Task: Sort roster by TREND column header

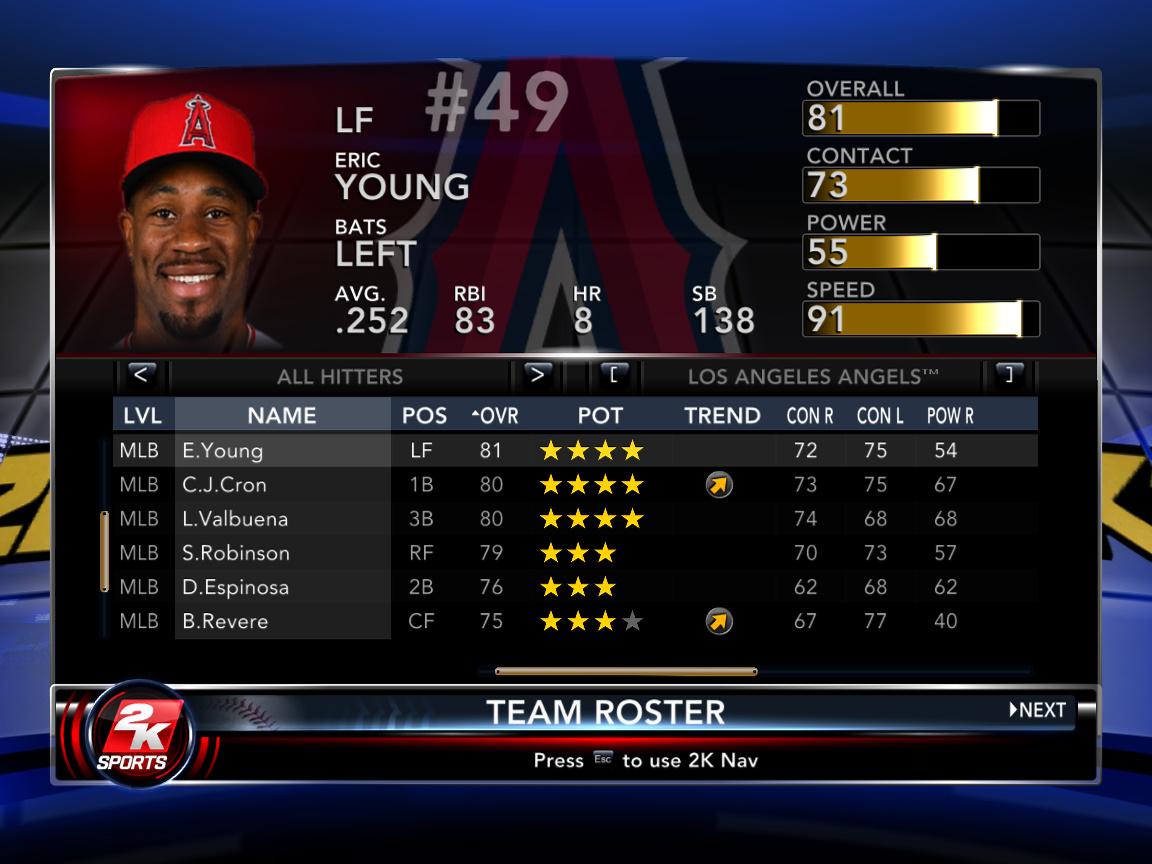Action: (x=722, y=415)
